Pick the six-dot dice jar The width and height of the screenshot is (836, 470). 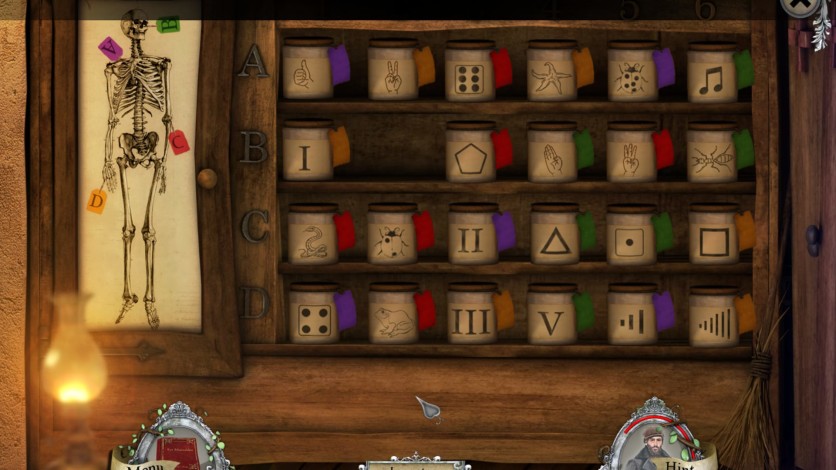click(x=469, y=74)
